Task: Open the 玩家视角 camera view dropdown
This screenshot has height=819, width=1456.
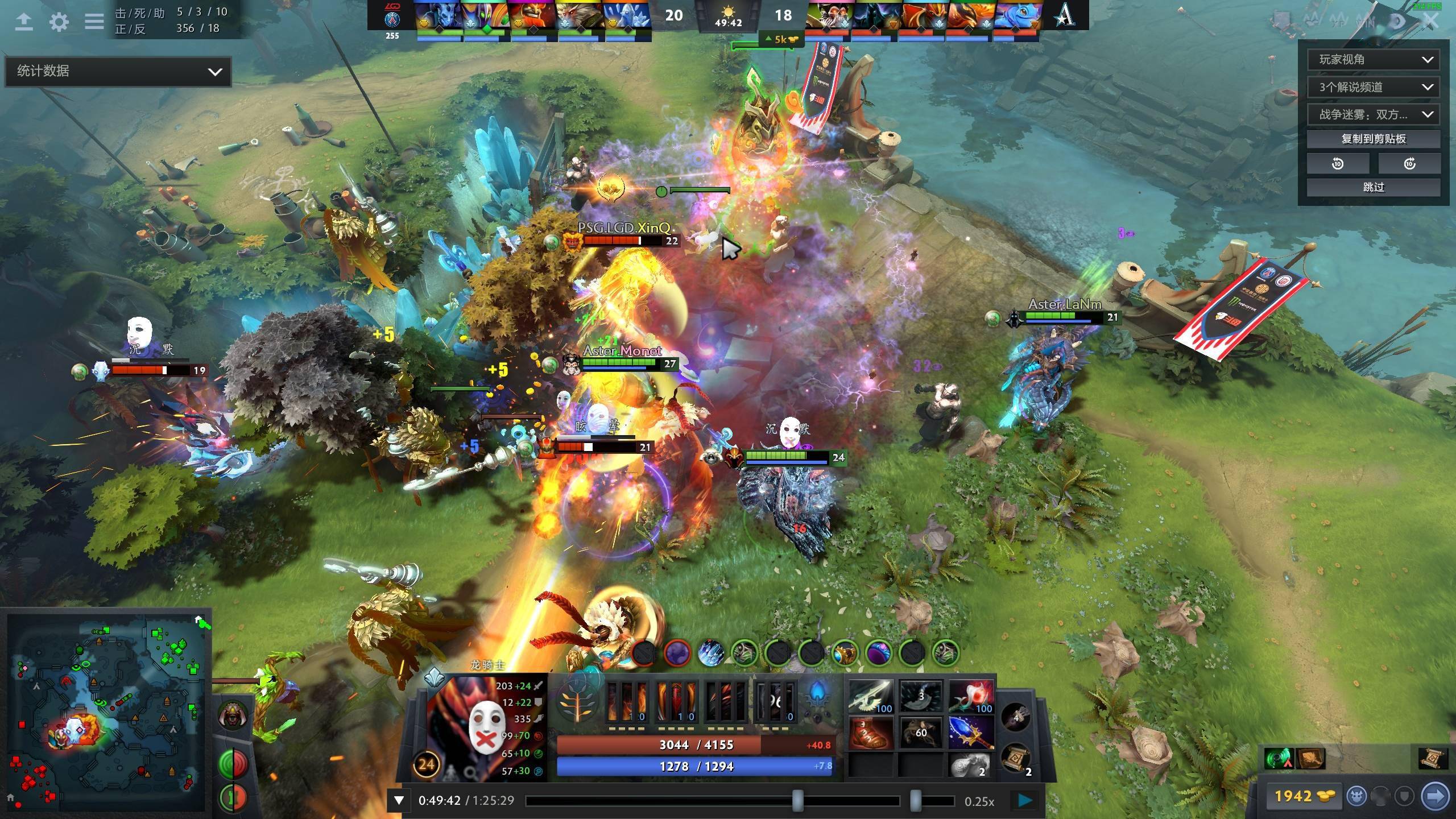Action: pyautogui.click(x=1374, y=60)
